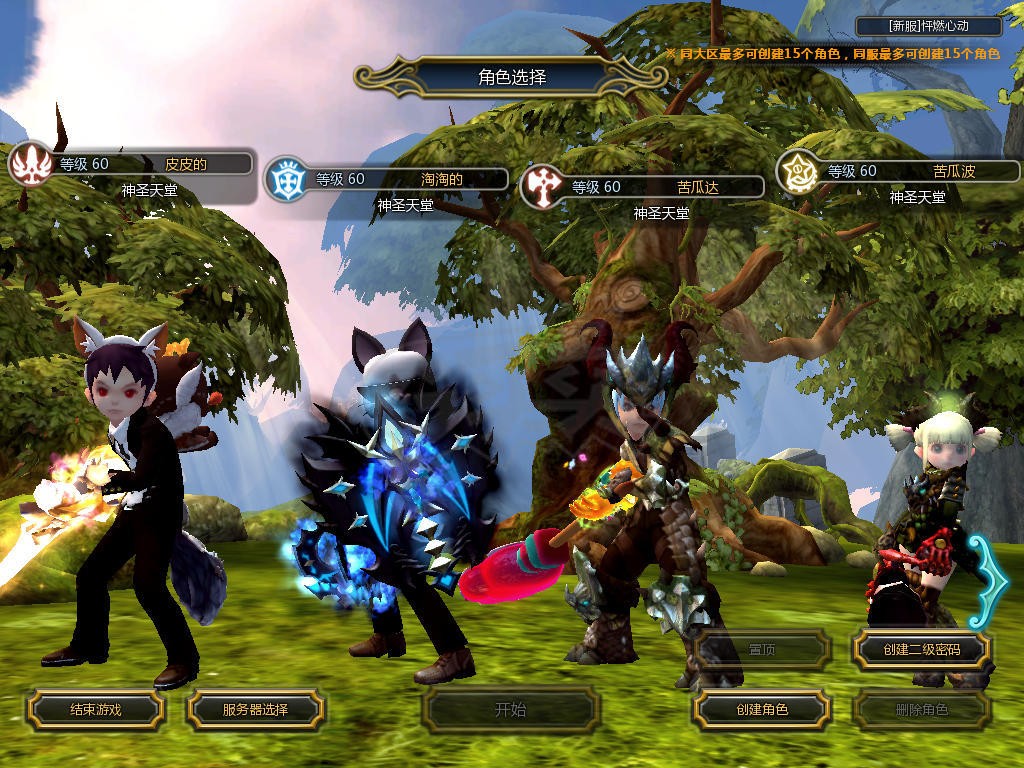The image size is (1024, 768).
Task: Select the character 皮皮的 nameplate
Action: pos(150,164)
